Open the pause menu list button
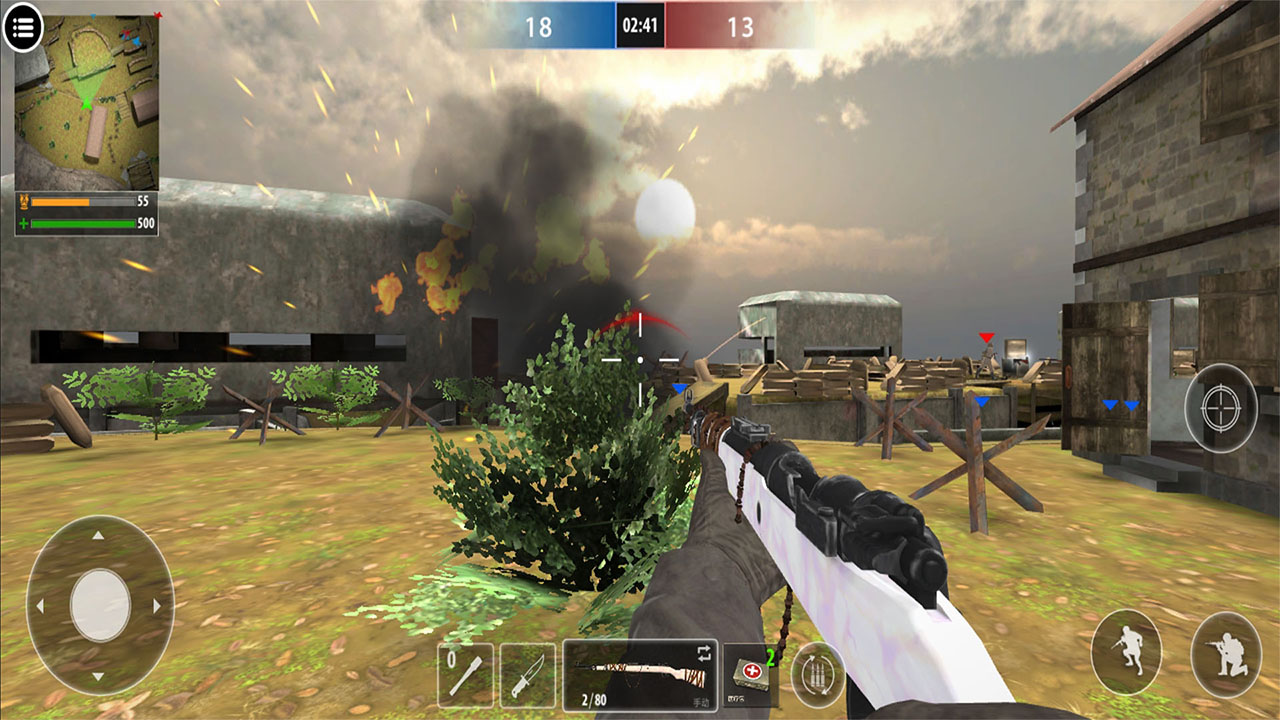This screenshot has width=1280, height=720. tap(23, 28)
